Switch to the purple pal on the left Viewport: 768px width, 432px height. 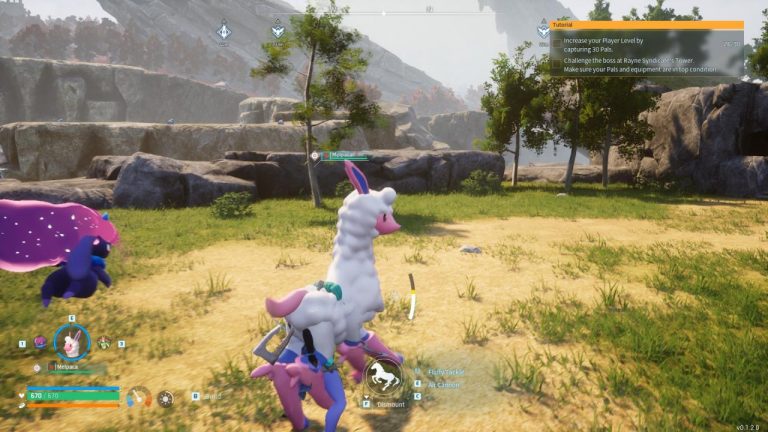point(40,342)
